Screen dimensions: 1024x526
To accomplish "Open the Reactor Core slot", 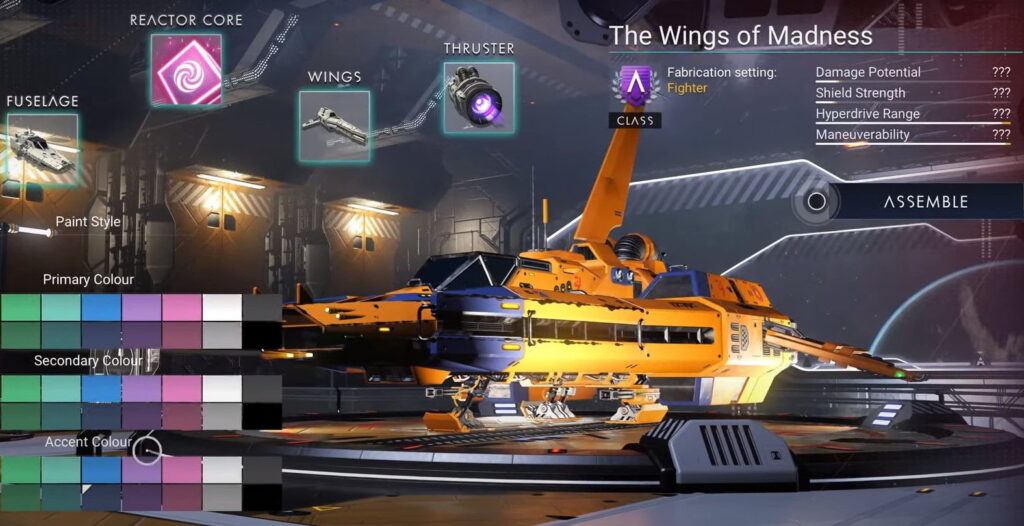I will [186, 69].
